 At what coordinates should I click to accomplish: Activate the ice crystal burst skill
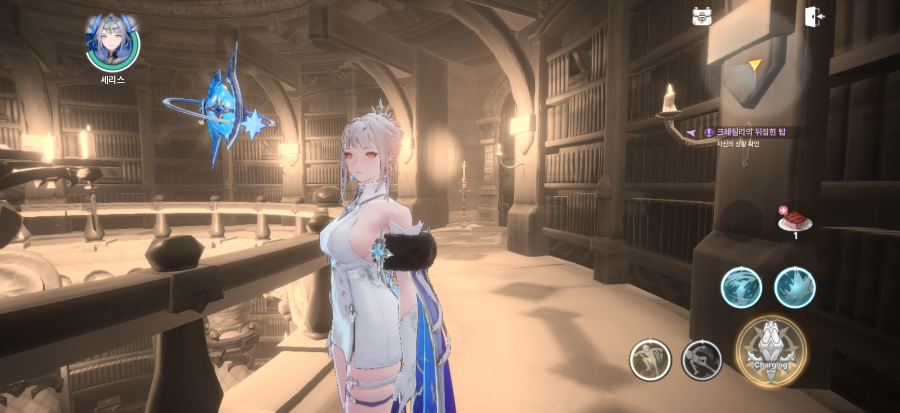pos(795,288)
